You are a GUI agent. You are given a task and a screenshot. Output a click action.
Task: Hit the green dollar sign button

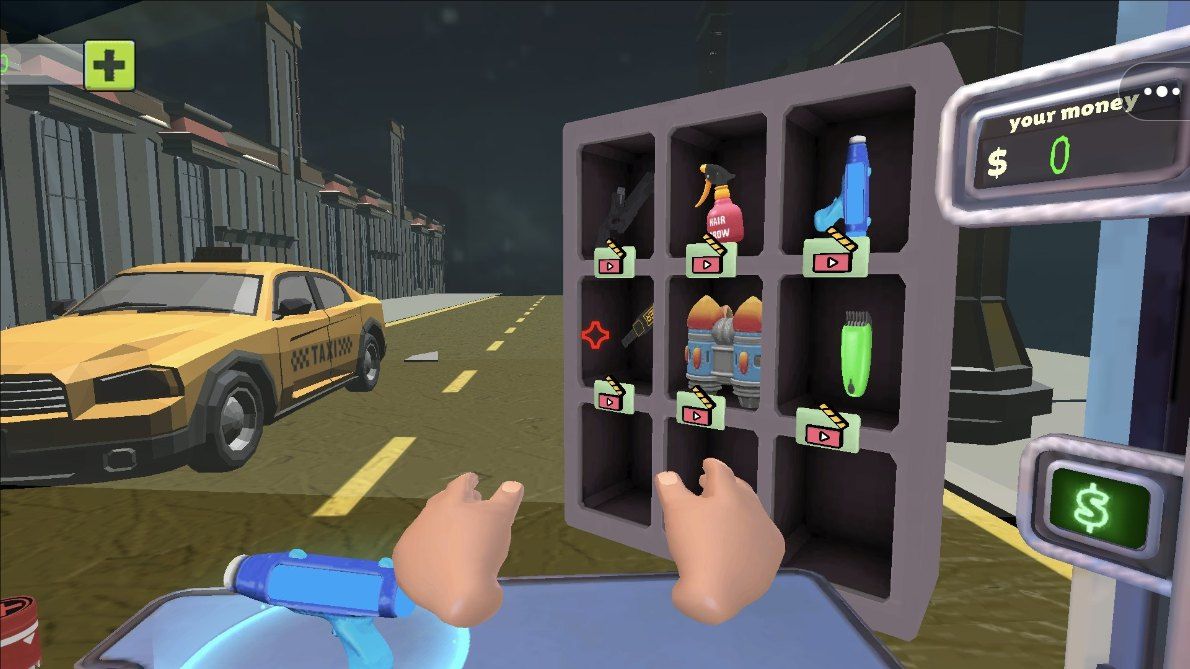click(x=1097, y=505)
